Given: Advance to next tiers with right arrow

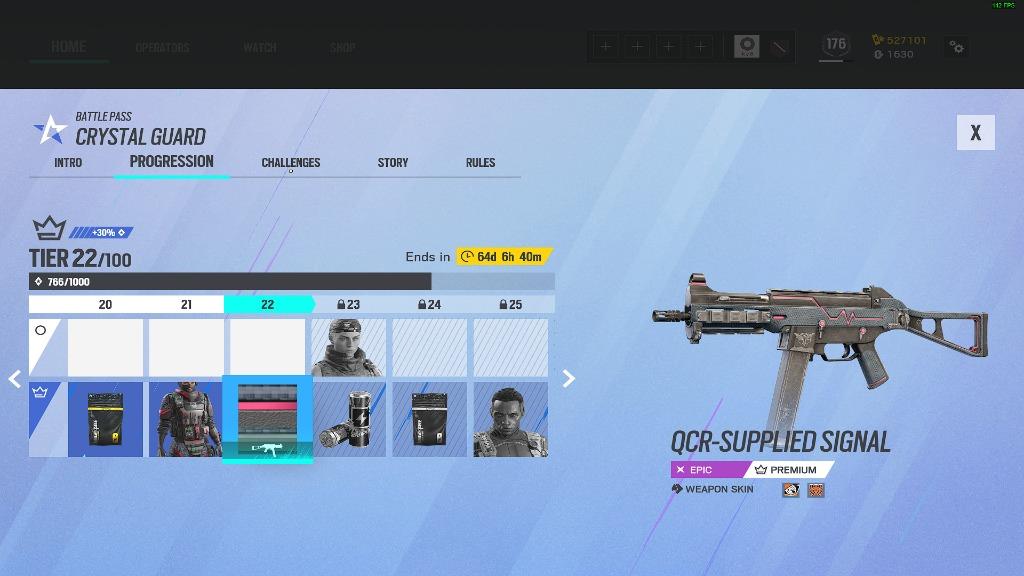Looking at the screenshot, I should pyautogui.click(x=569, y=379).
